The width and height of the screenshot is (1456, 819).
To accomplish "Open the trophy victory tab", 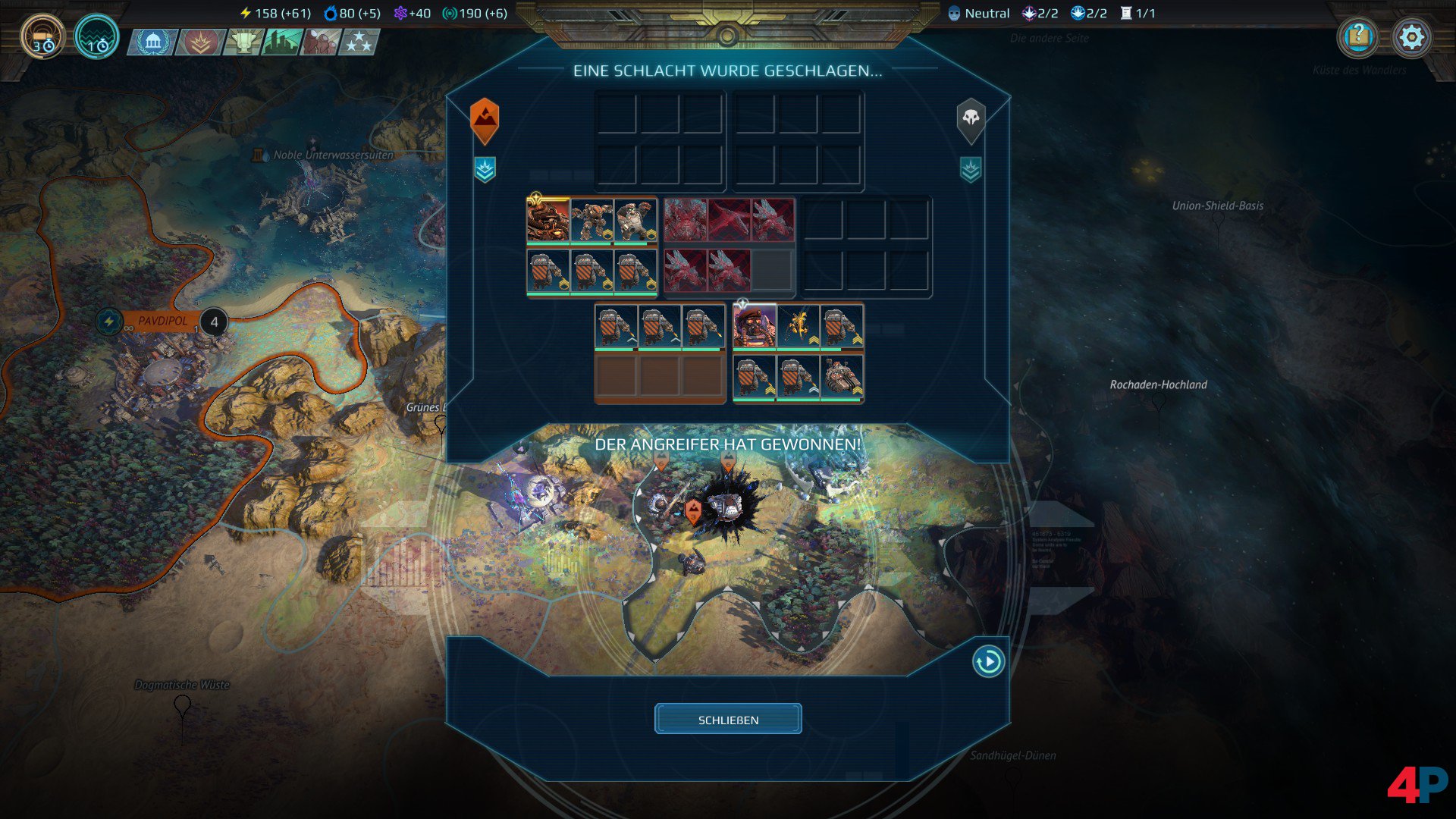I will click(243, 42).
